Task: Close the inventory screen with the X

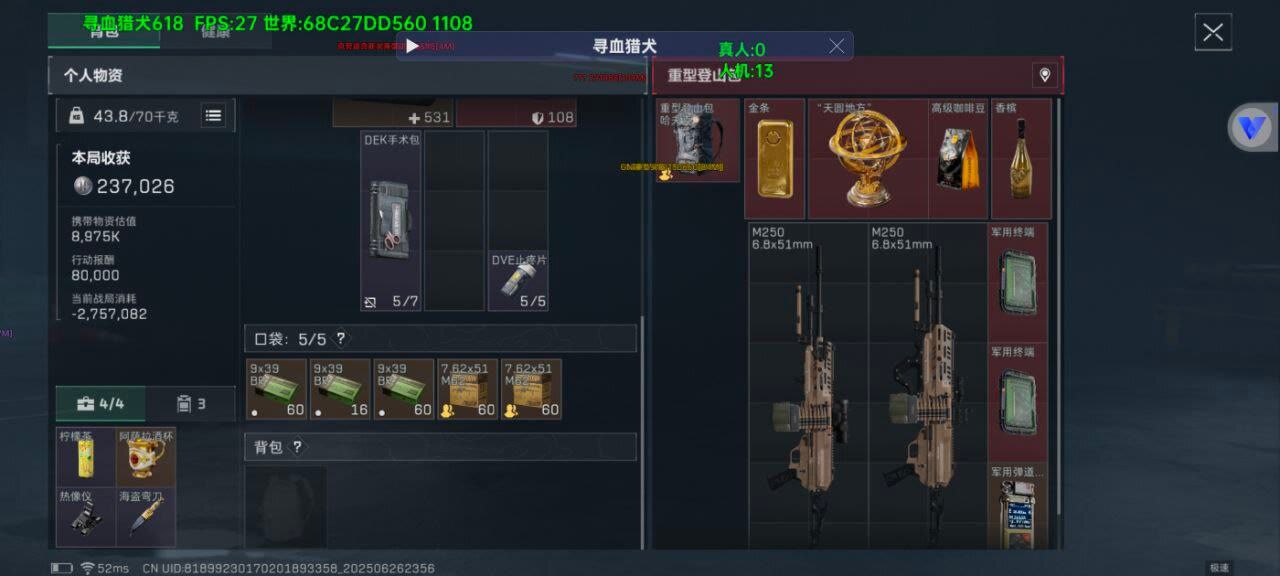Action: pos(1213,32)
